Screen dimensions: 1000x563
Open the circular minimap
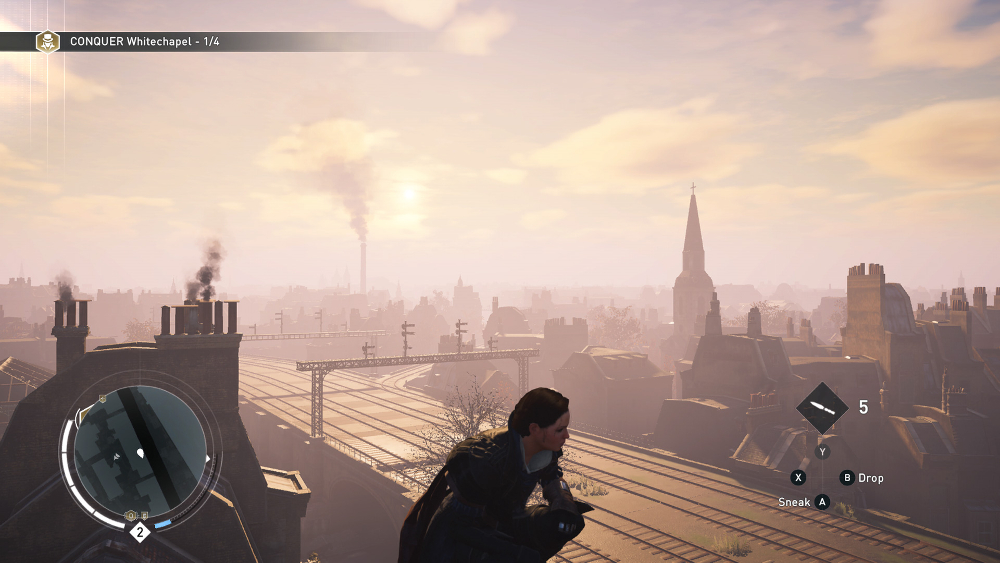coord(140,451)
